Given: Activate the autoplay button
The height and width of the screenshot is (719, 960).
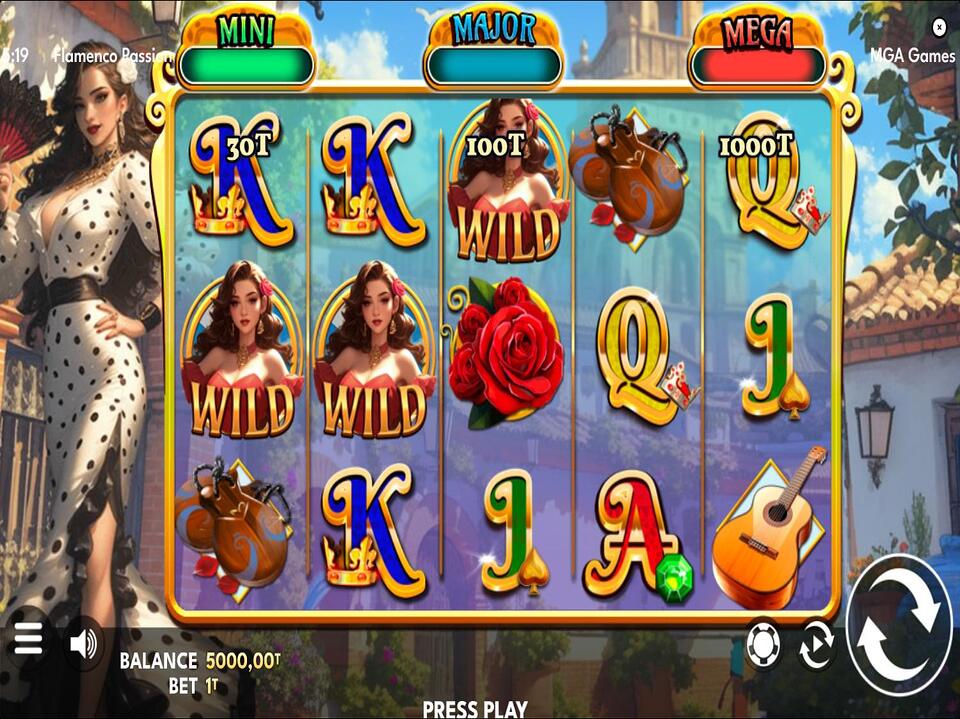Looking at the screenshot, I should (816, 646).
